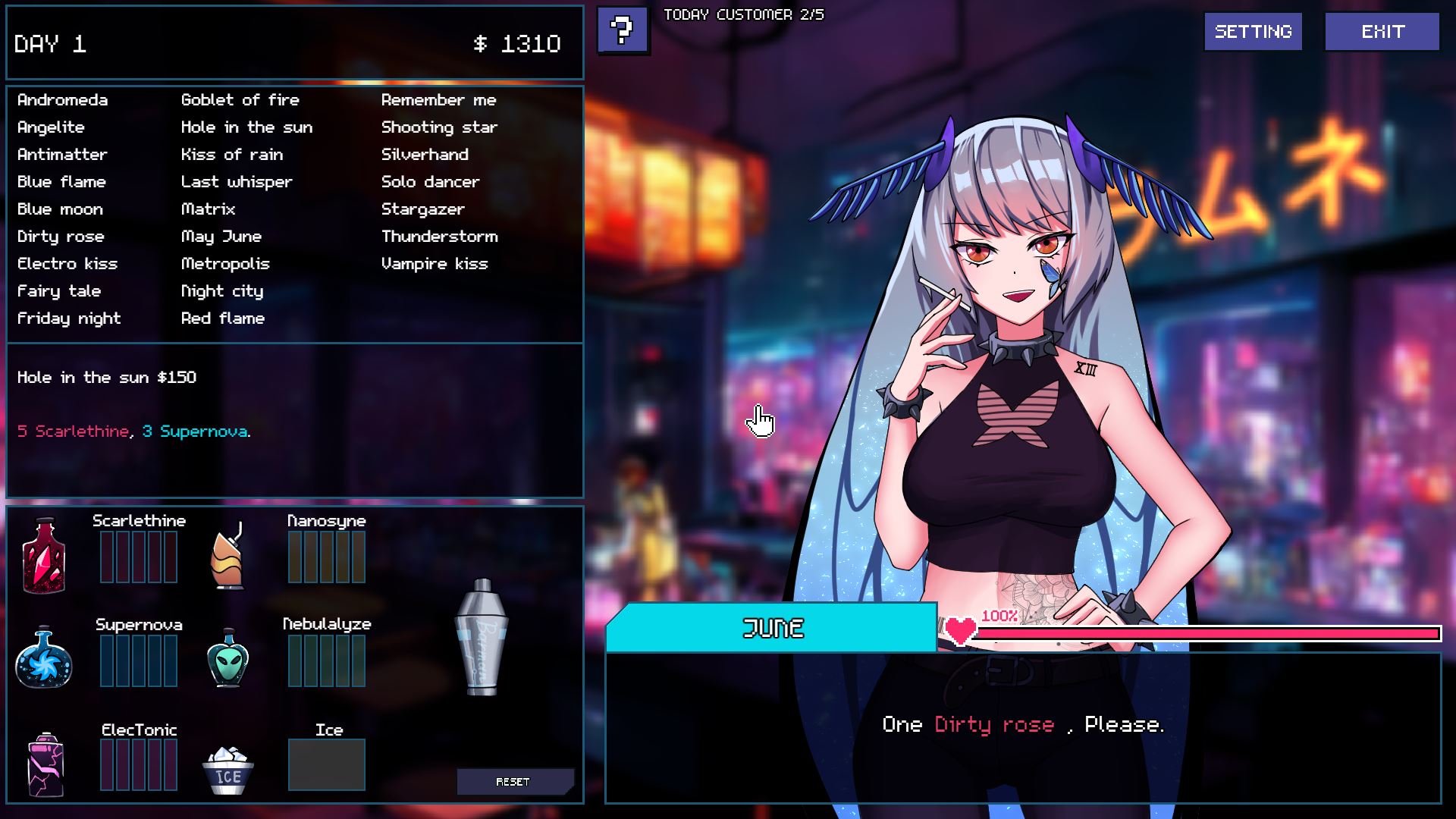Add Nebulalyze from the alien bottle
1456x819 pixels.
(x=227, y=658)
